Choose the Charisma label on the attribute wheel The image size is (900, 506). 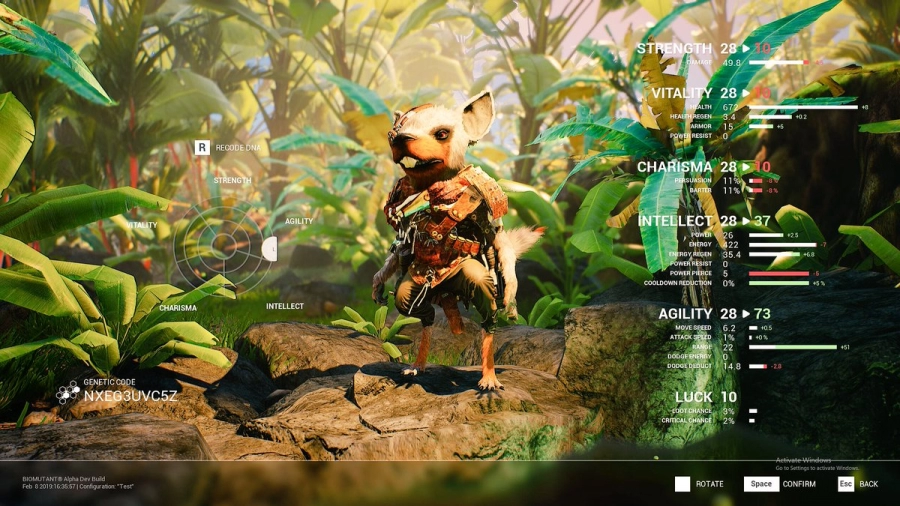point(178,308)
